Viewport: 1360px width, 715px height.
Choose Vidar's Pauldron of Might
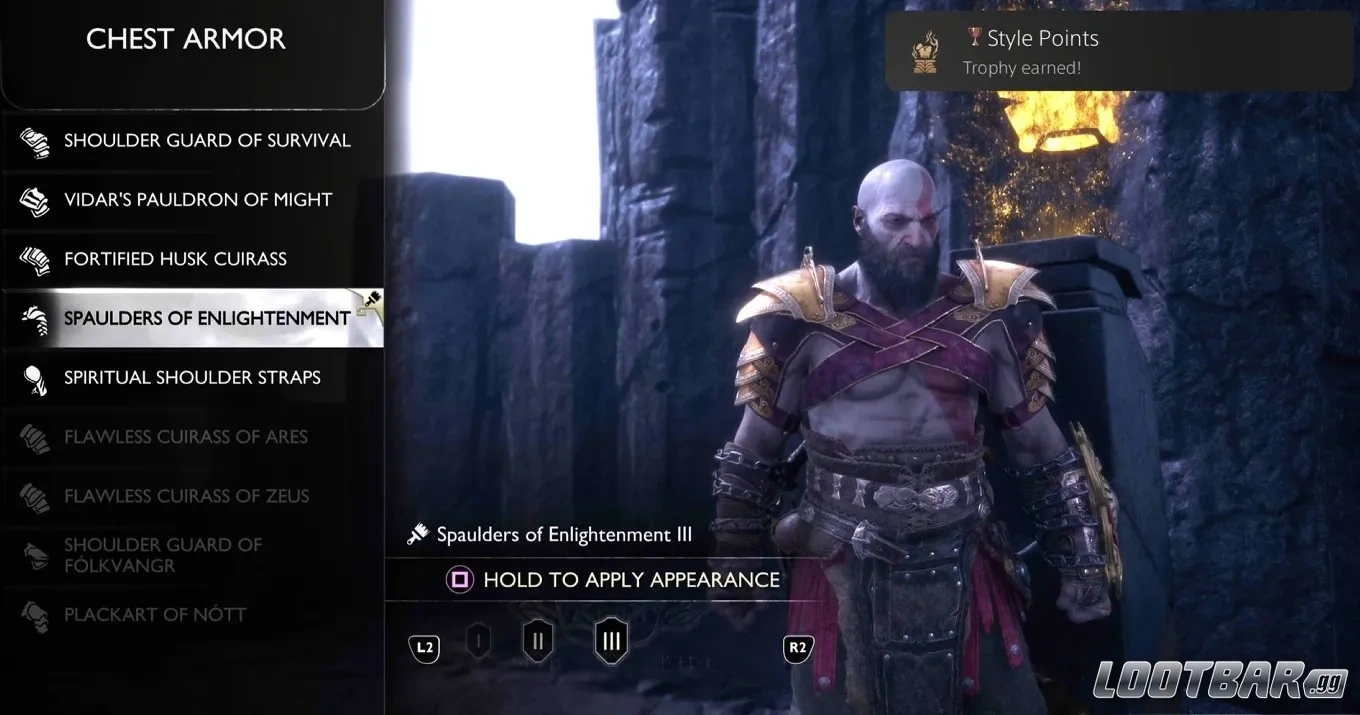click(192, 200)
